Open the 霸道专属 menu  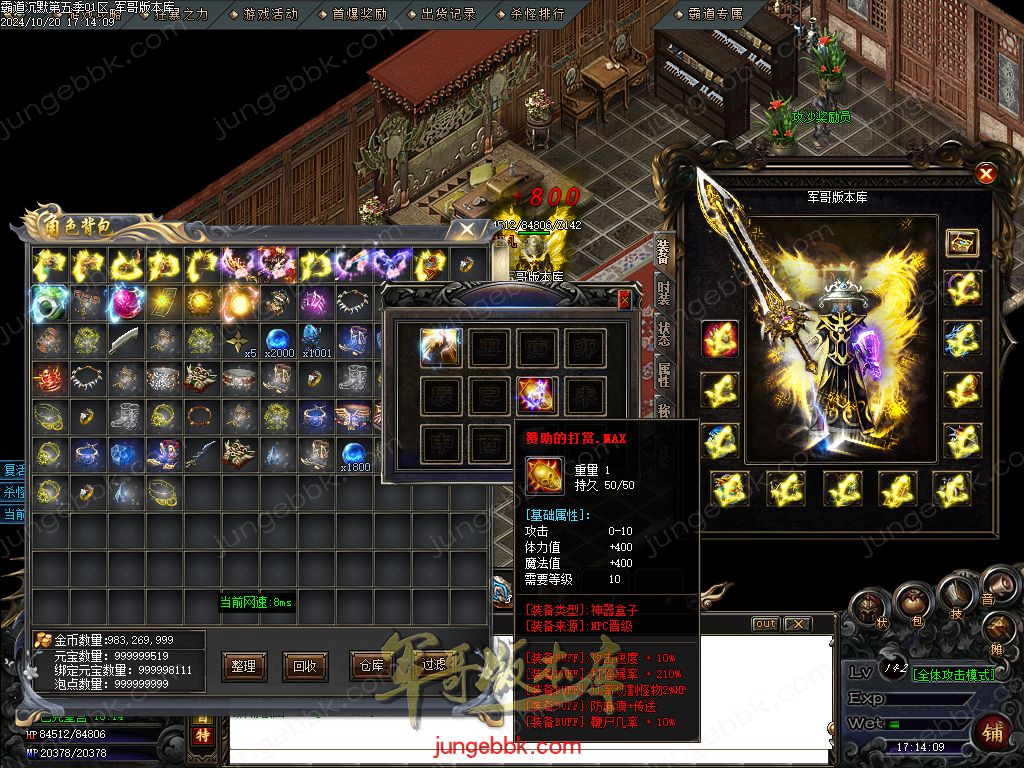(x=715, y=14)
